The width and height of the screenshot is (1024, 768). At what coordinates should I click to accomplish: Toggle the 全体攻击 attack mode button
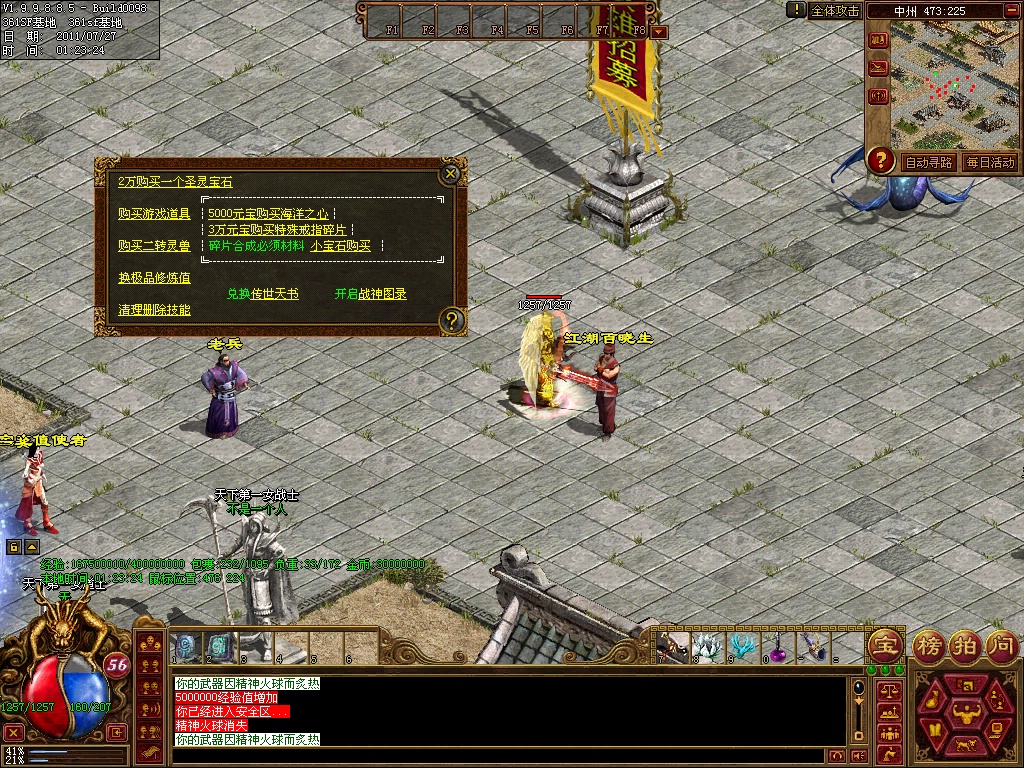pyautogui.click(x=835, y=10)
